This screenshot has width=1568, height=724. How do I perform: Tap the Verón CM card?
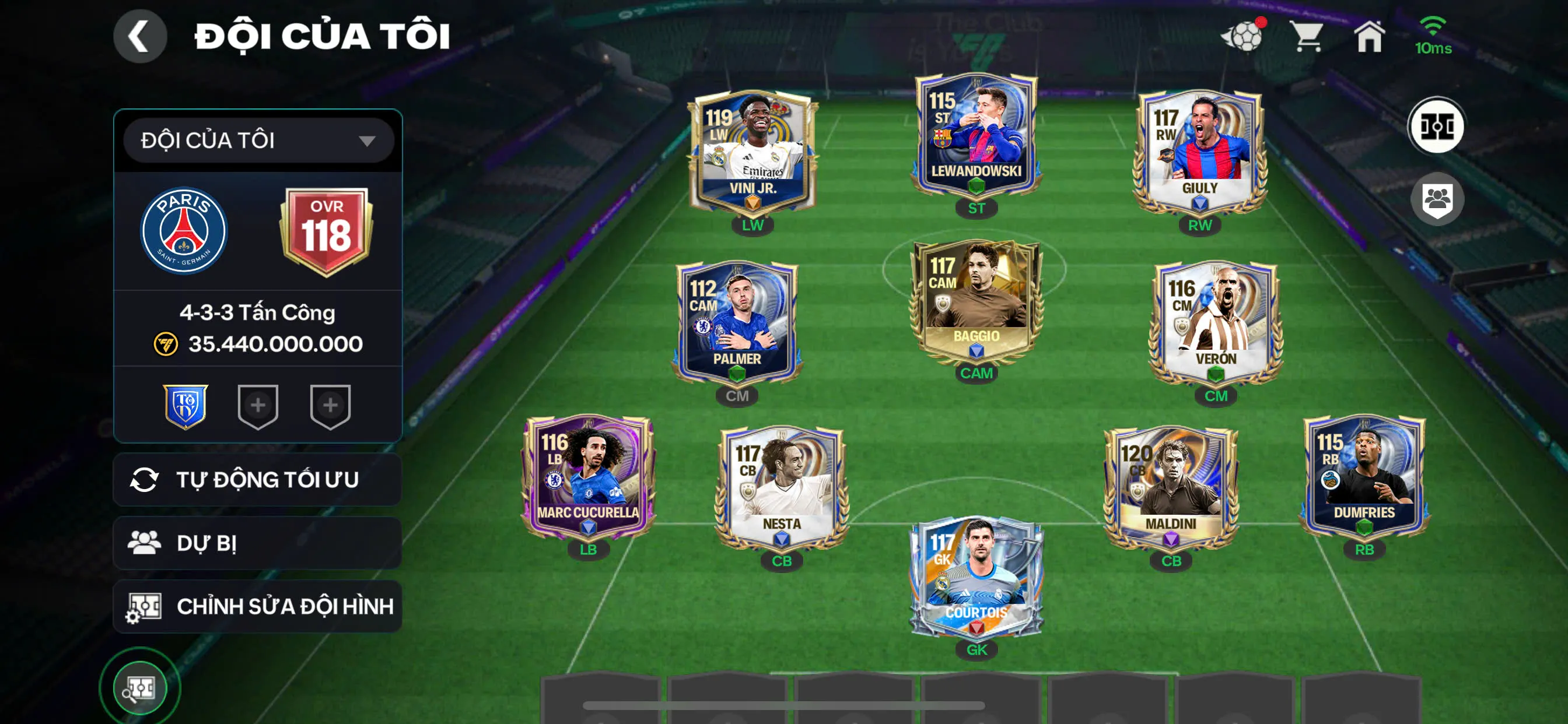pyautogui.click(x=1216, y=324)
